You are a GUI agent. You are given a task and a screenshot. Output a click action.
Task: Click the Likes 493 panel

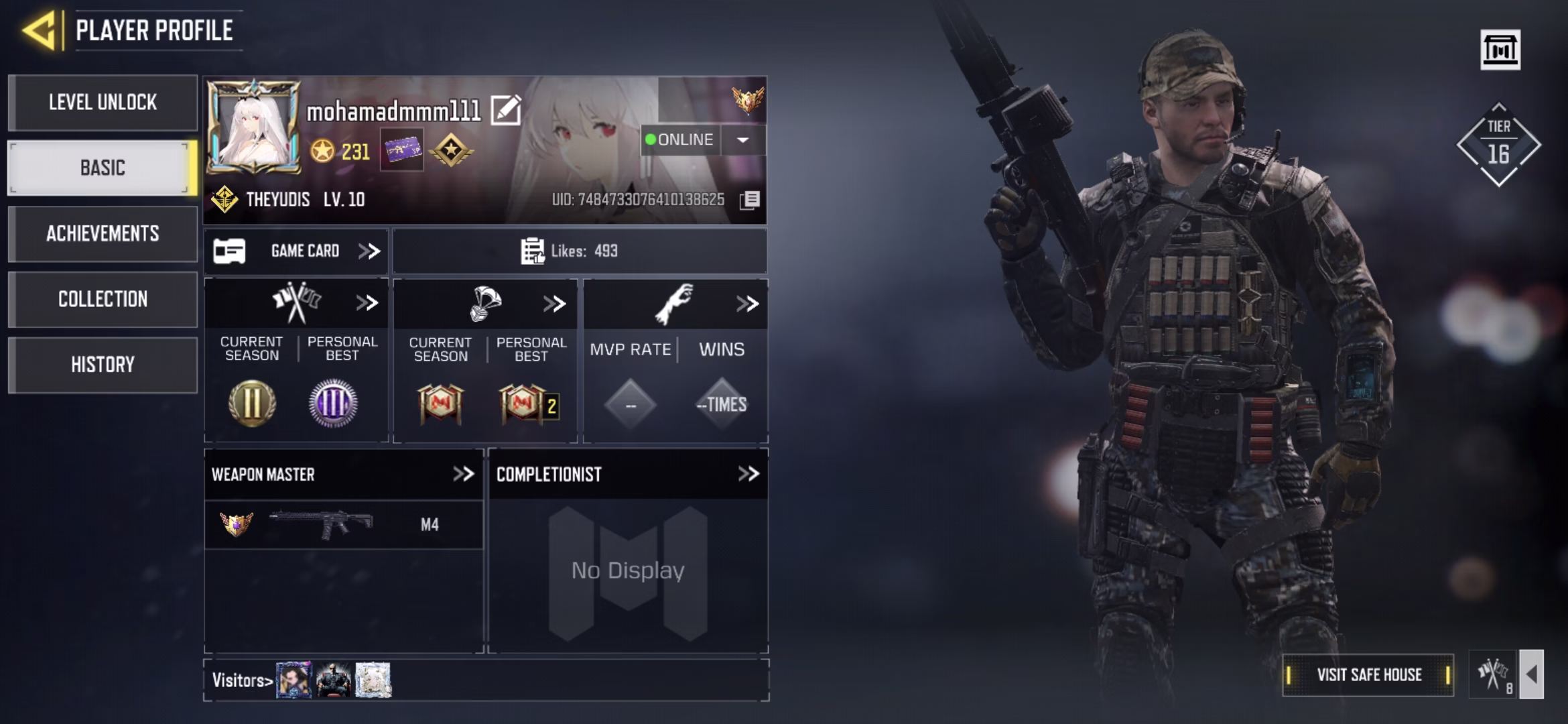pyautogui.click(x=580, y=251)
